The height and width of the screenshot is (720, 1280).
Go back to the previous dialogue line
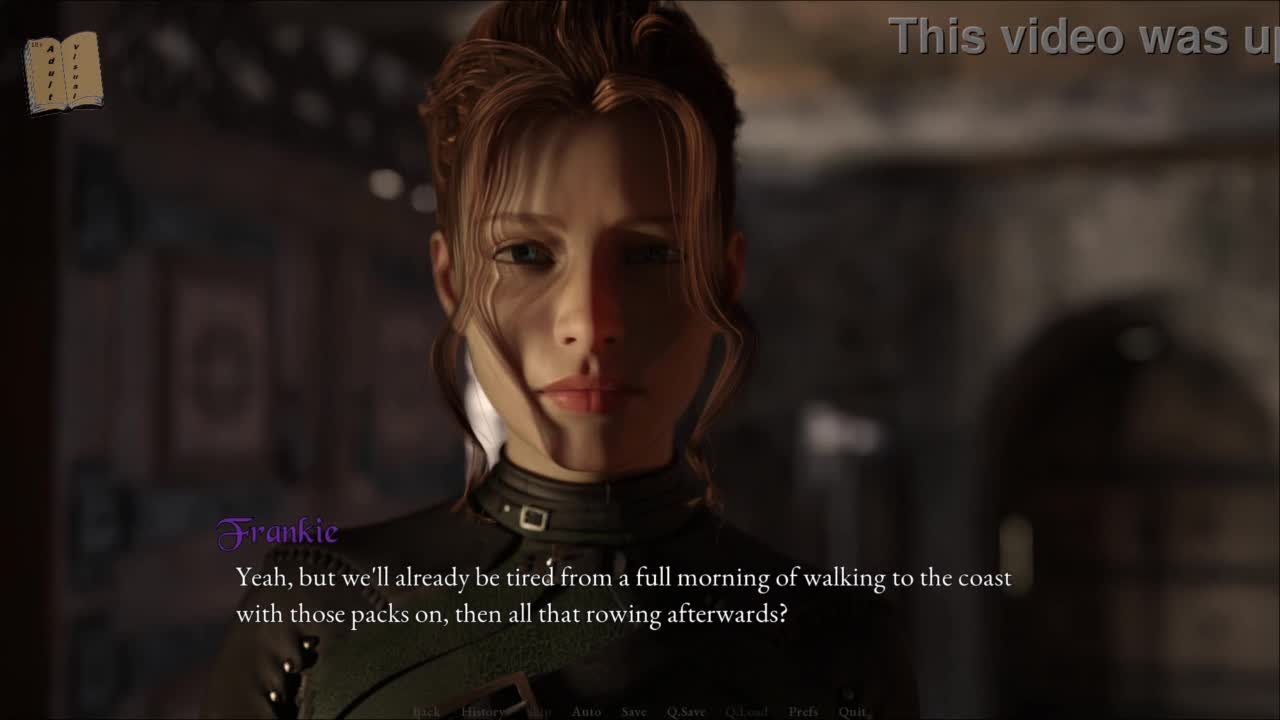pos(426,712)
